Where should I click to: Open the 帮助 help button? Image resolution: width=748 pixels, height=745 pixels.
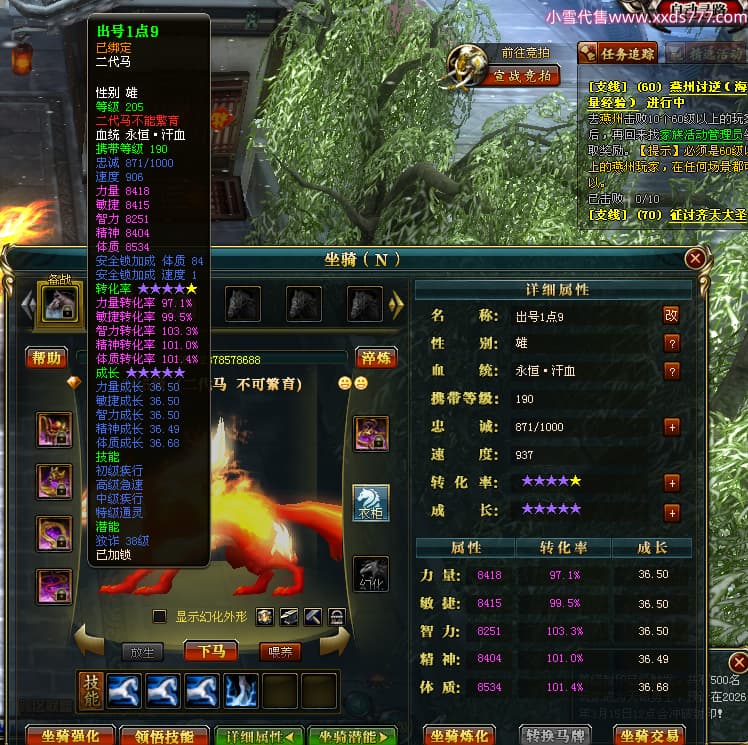tap(47, 358)
